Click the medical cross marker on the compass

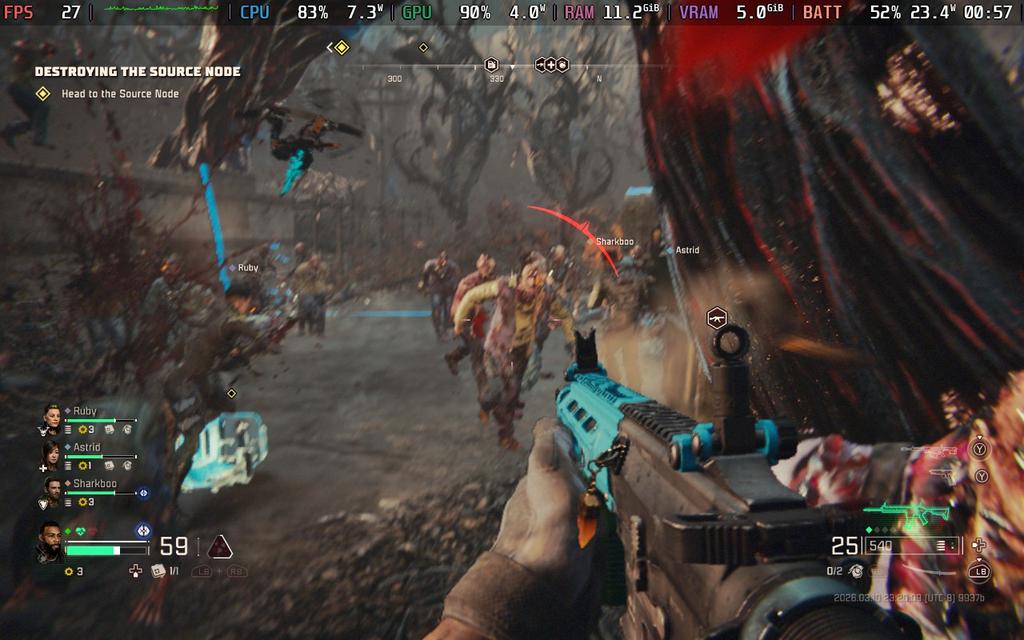pos(550,65)
